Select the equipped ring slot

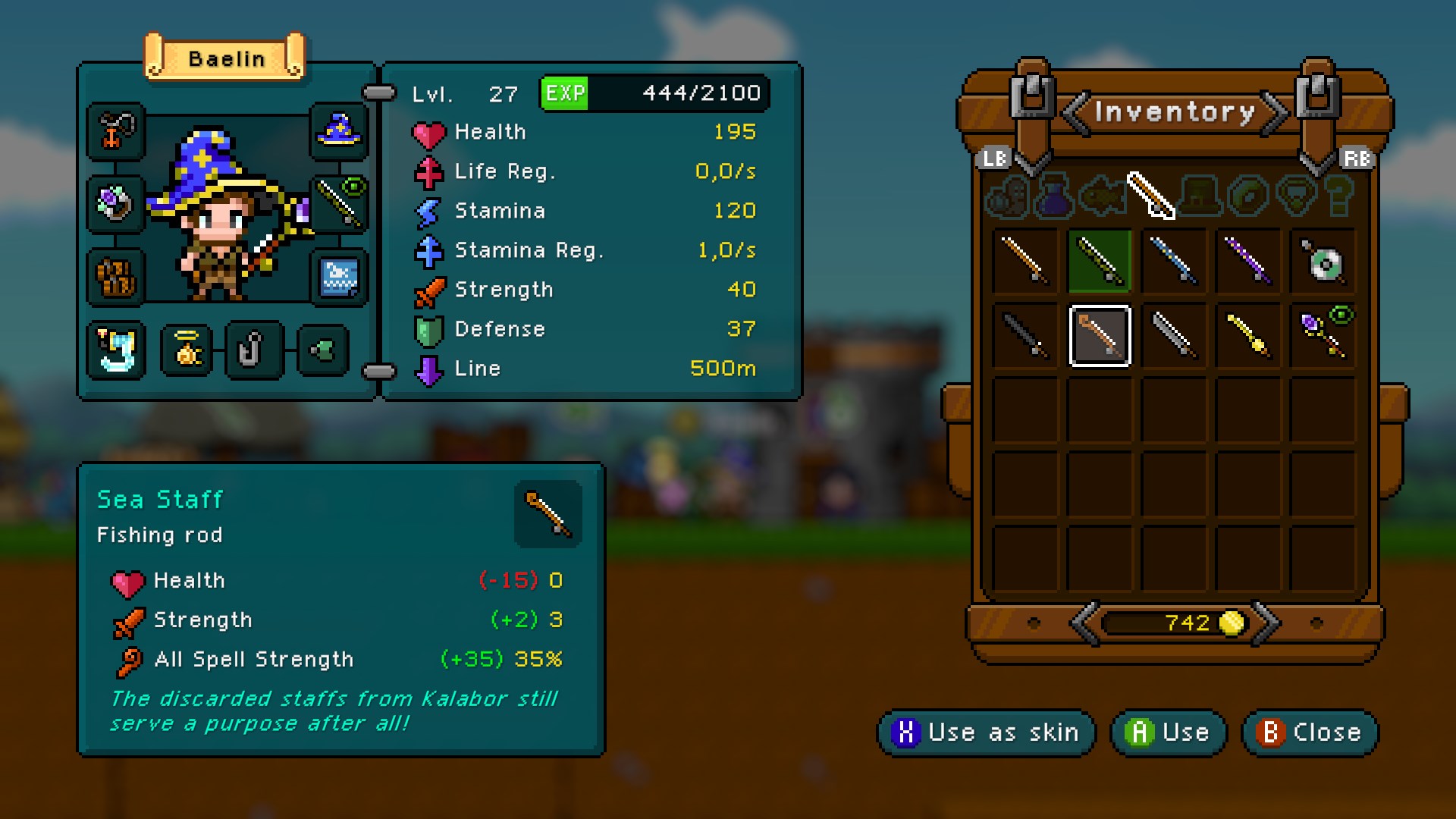click(115, 203)
